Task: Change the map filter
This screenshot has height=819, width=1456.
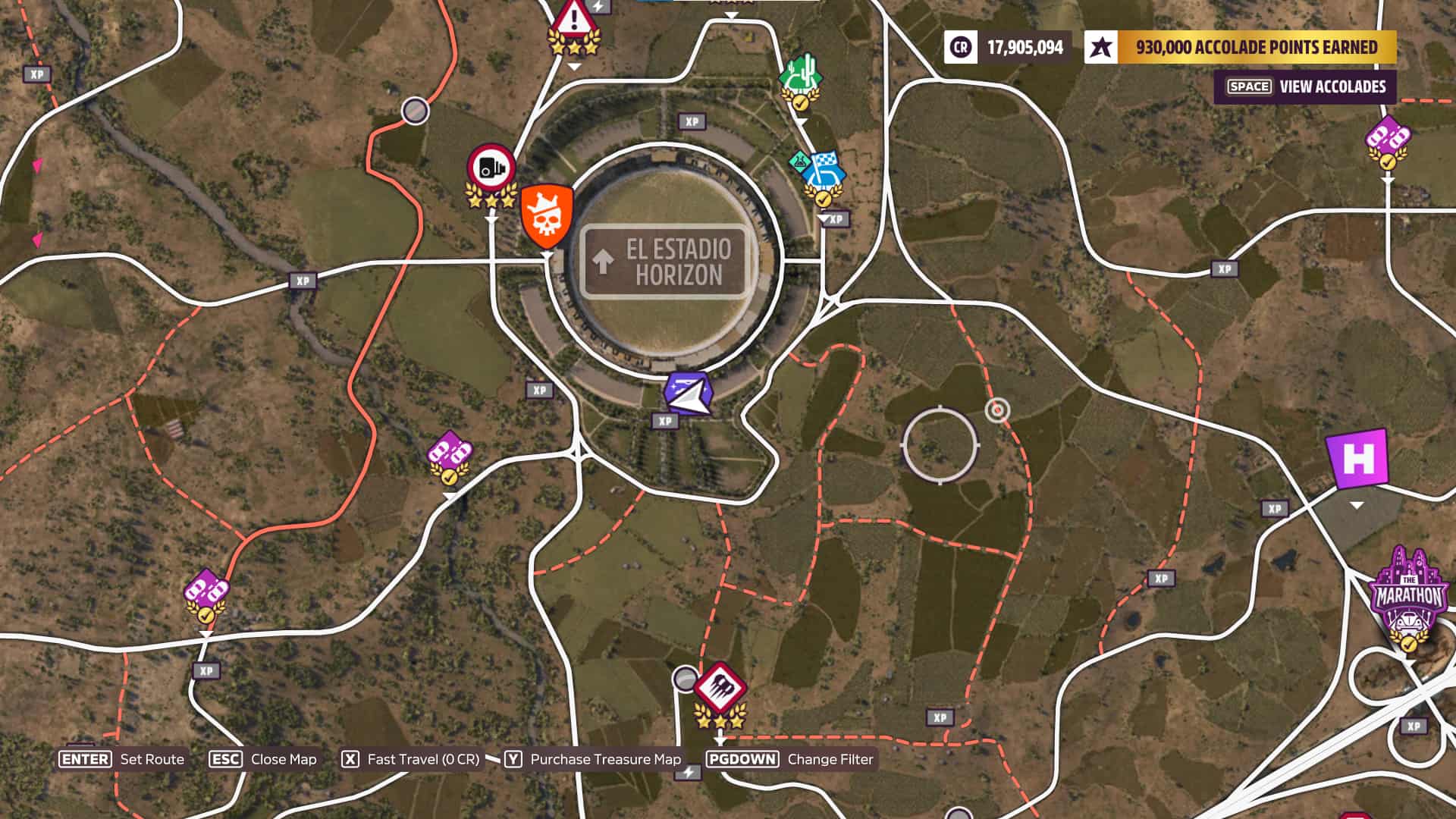Action: point(790,759)
